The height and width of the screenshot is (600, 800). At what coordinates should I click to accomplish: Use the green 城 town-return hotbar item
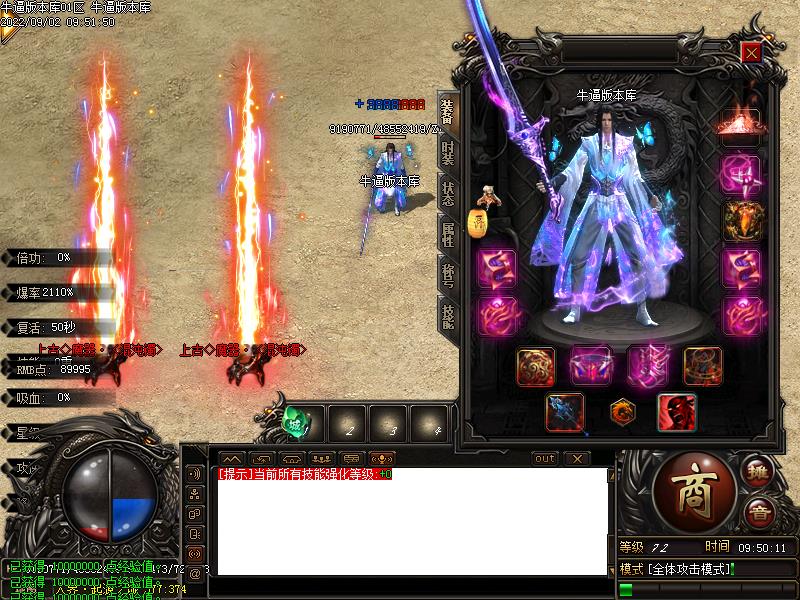(x=297, y=422)
